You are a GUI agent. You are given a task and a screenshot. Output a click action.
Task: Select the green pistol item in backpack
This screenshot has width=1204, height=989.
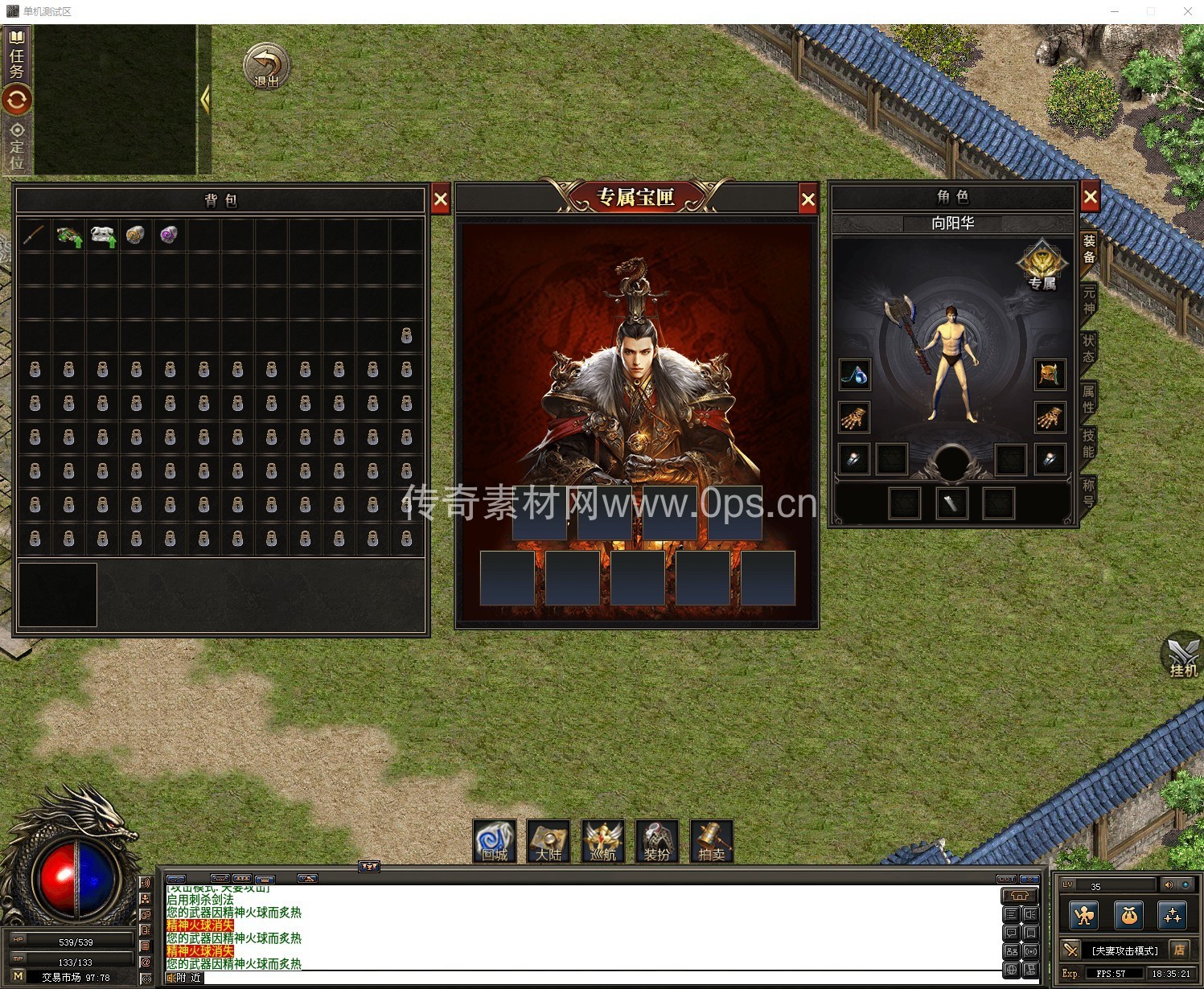[69, 236]
